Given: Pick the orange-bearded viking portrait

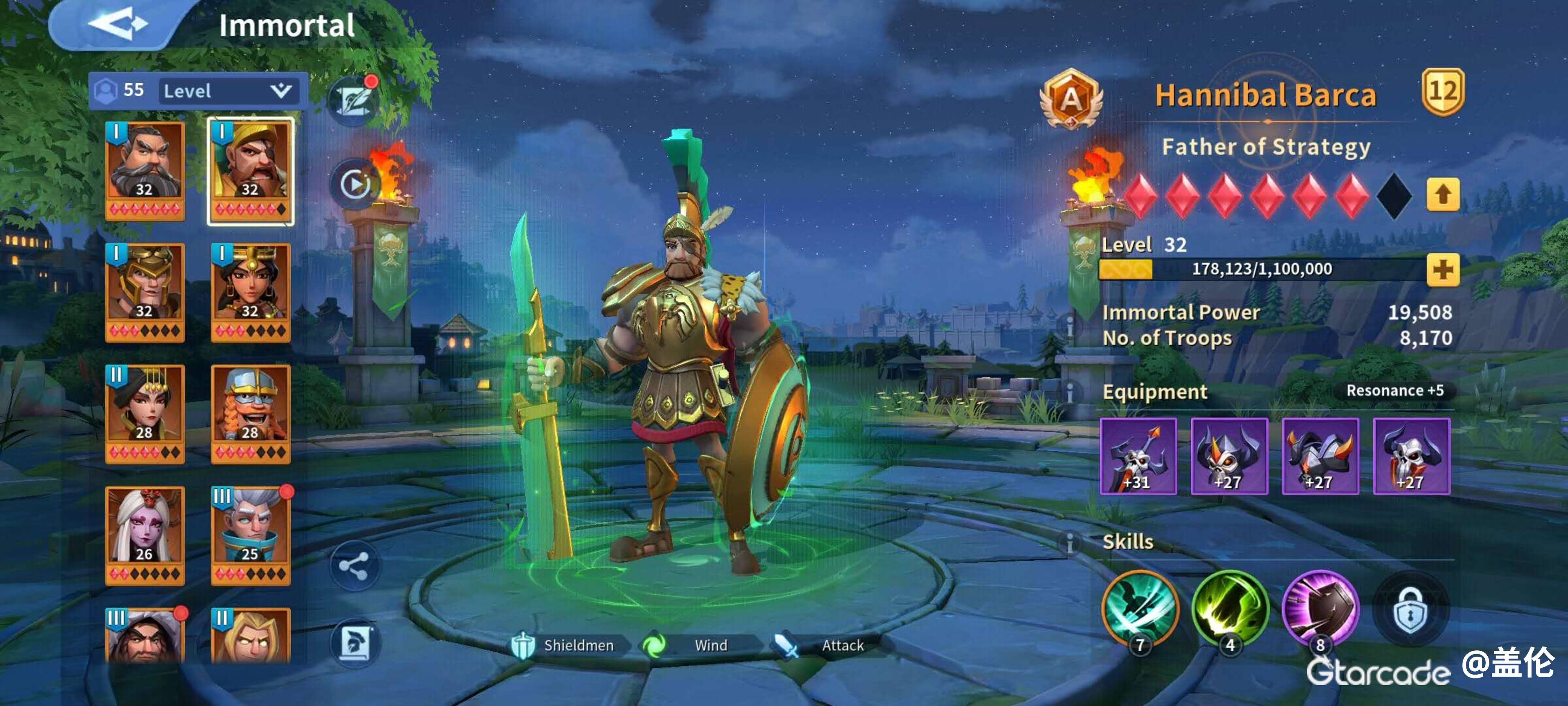Looking at the screenshot, I should tap(250, 413).
